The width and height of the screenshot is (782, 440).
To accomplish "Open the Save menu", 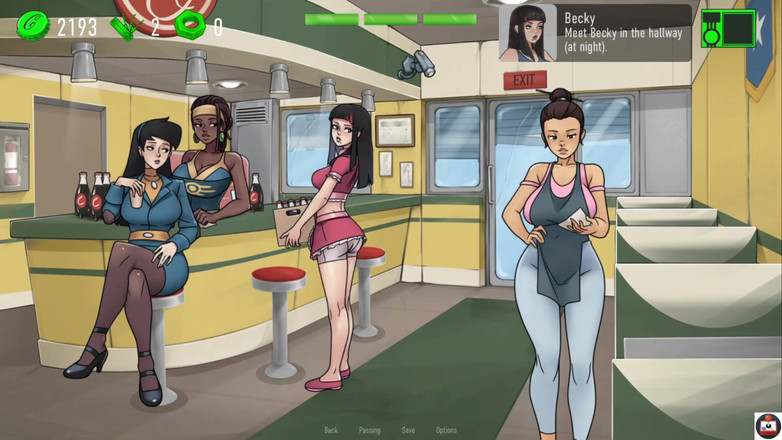I will [408, 430].
